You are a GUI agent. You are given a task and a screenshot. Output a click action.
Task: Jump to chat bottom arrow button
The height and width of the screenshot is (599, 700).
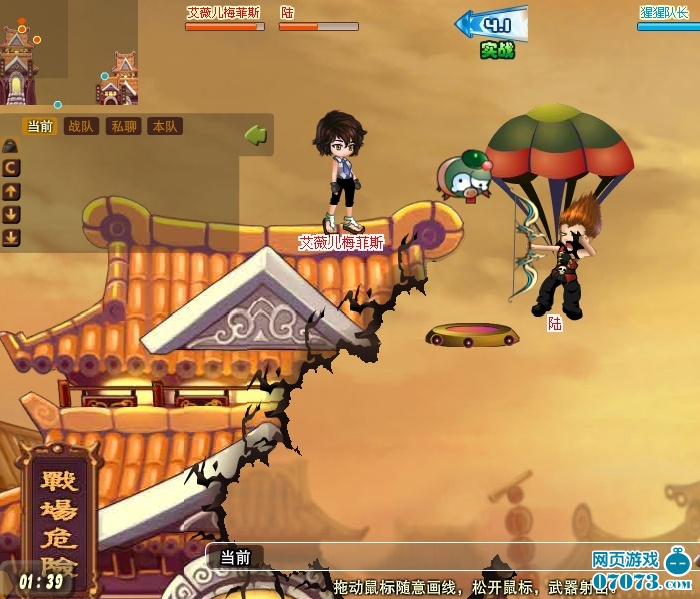coord(11,237)
